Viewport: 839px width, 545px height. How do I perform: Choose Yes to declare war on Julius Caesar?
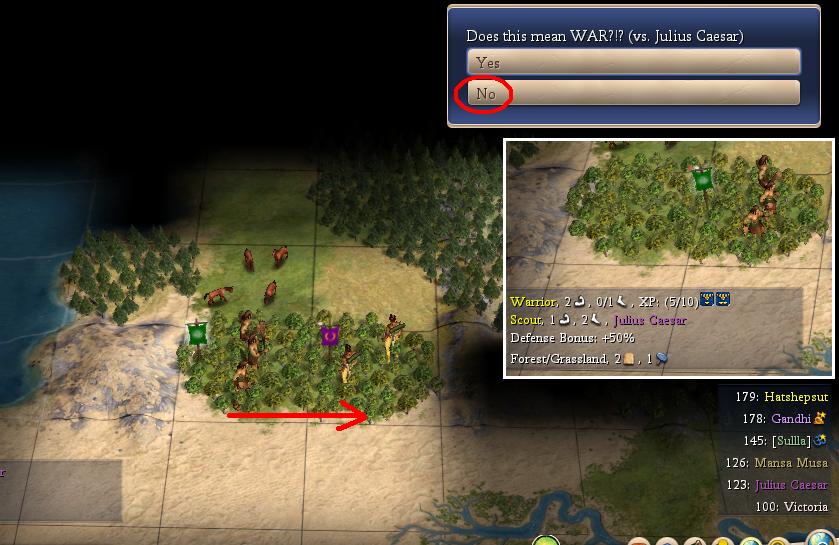(x=633, y=63)
